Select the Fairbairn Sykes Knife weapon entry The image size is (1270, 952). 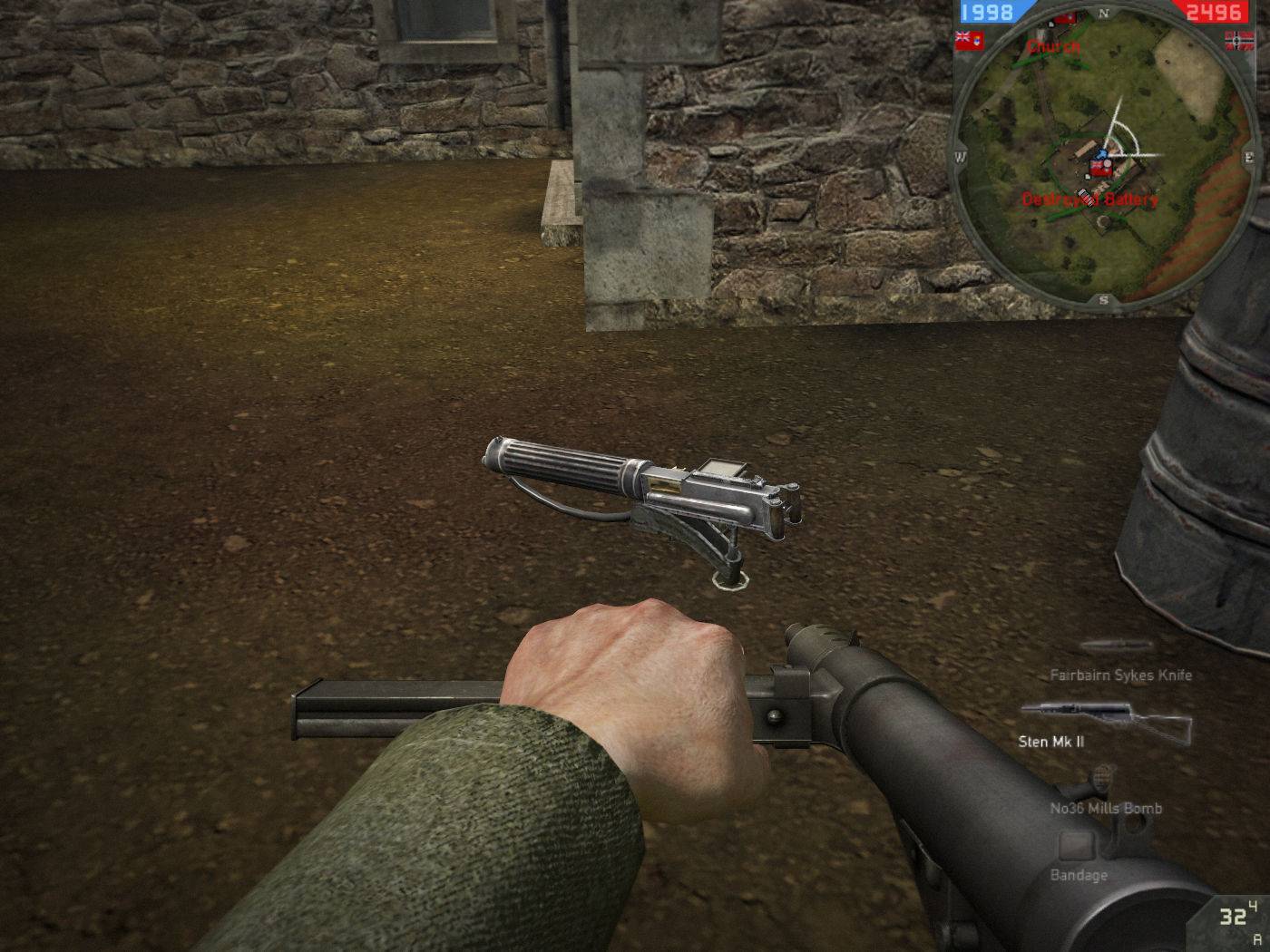point(1119,674)
